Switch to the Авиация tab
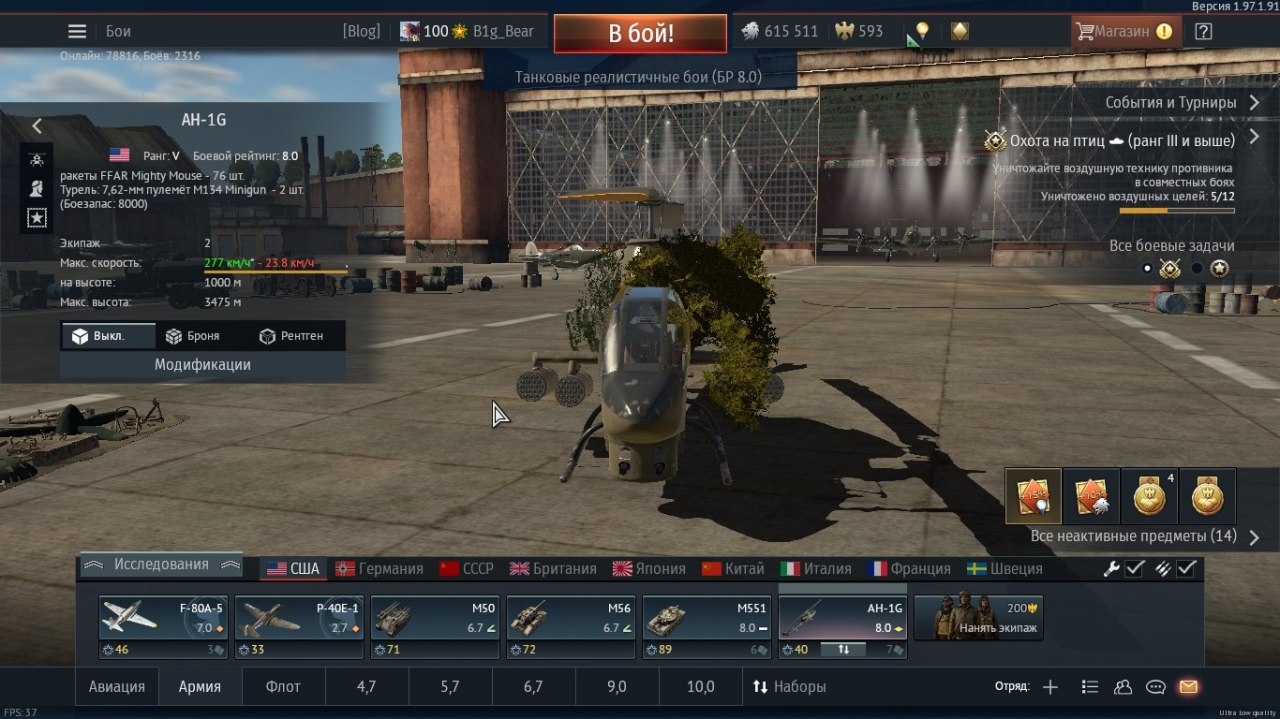1280x719 pixels. [x=117, y=687]
